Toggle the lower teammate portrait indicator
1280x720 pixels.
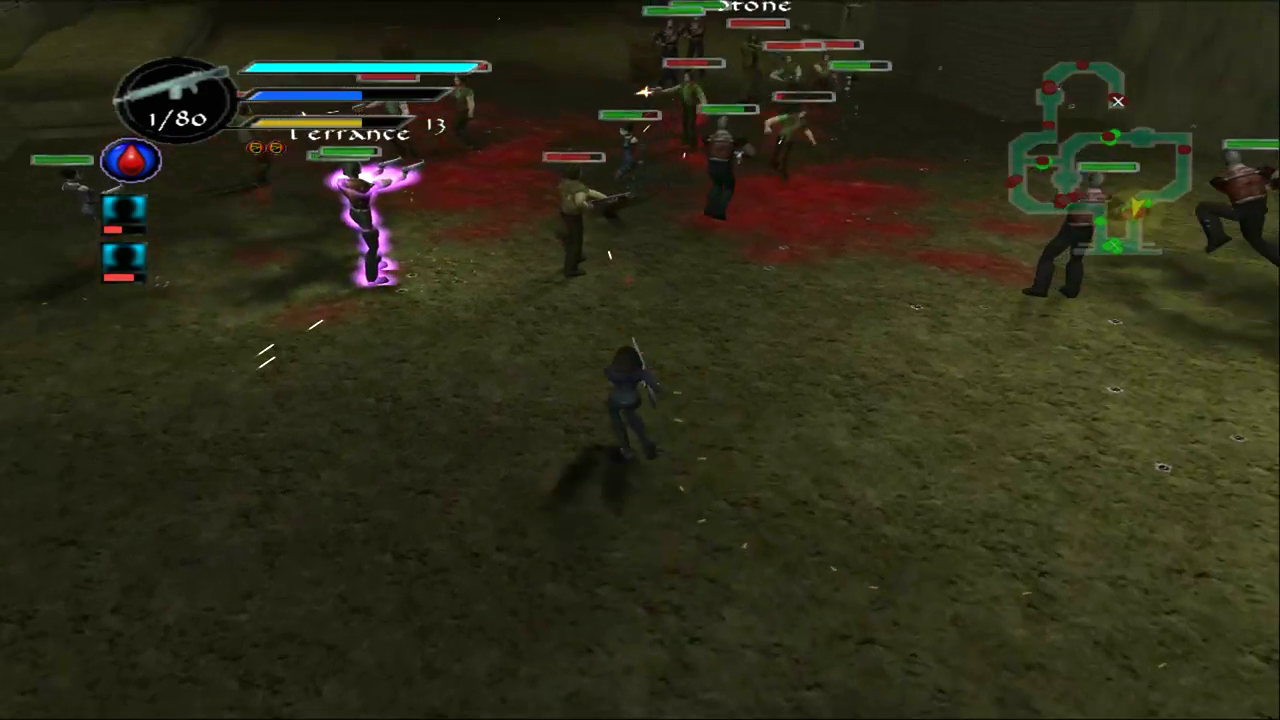click(122, 258)
